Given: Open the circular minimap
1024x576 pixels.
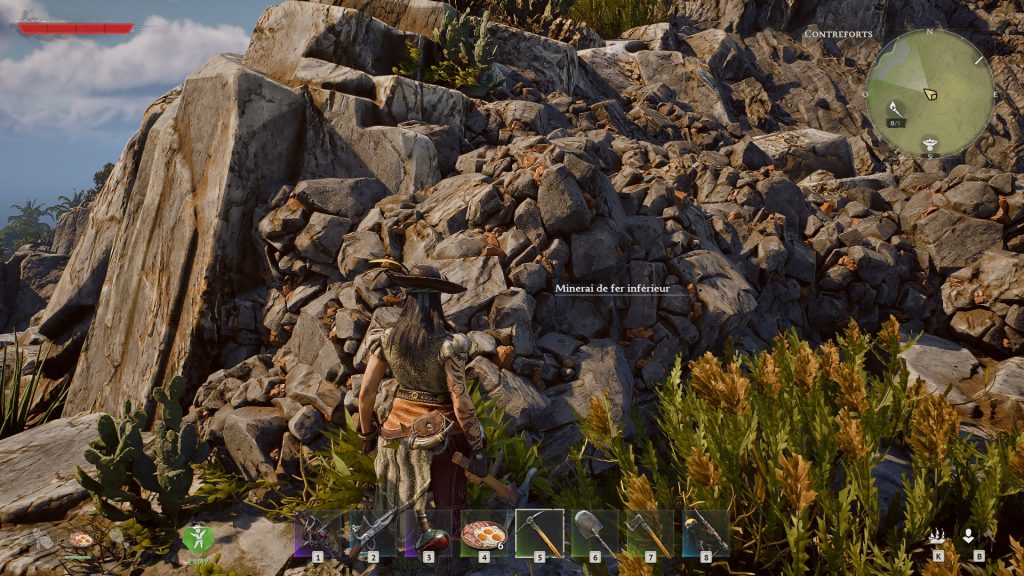Looking at the screenshot, I should (x=929, y=92).
